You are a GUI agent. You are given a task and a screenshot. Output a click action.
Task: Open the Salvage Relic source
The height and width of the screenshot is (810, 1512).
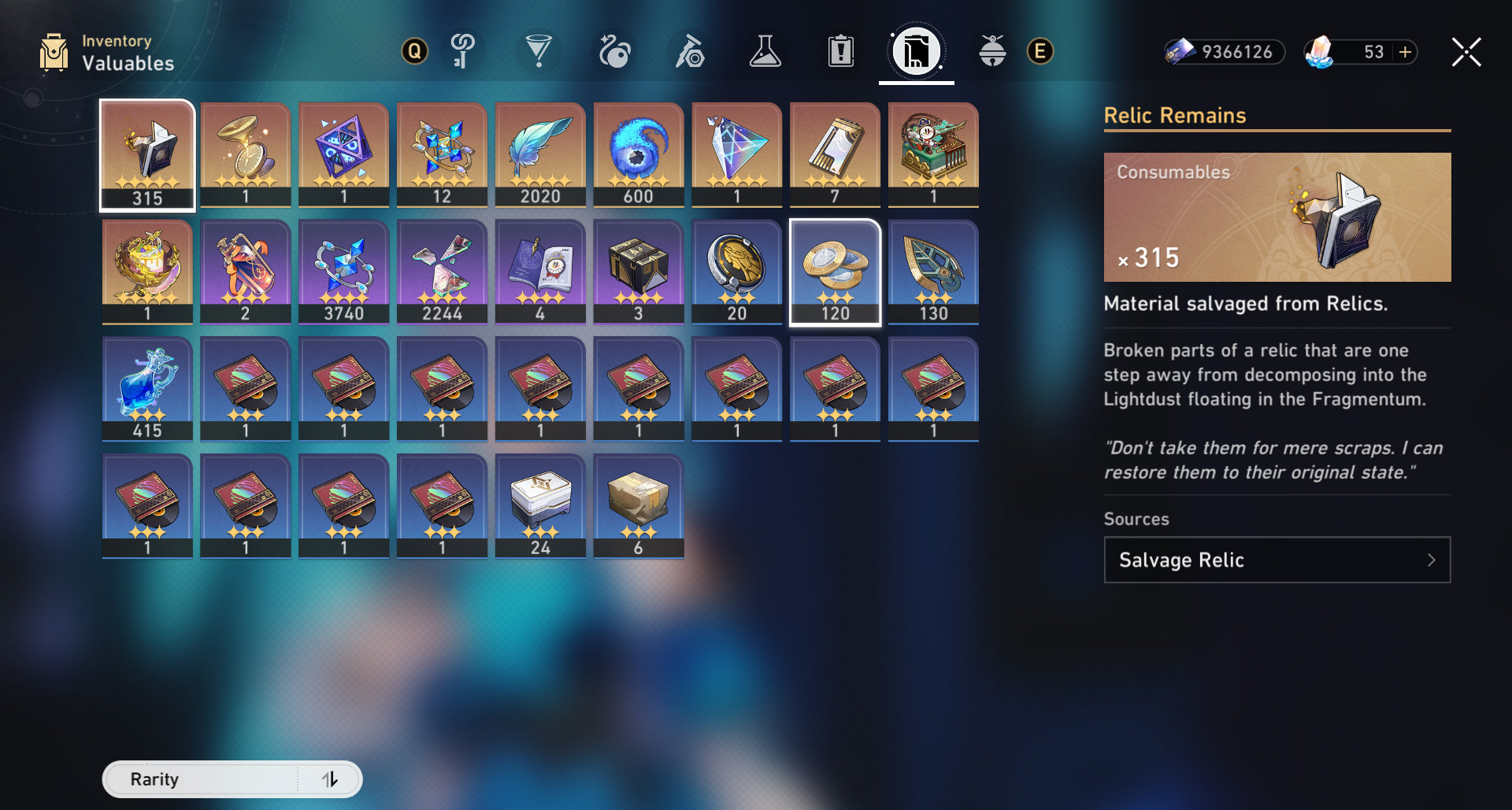tap(1277, 560)
